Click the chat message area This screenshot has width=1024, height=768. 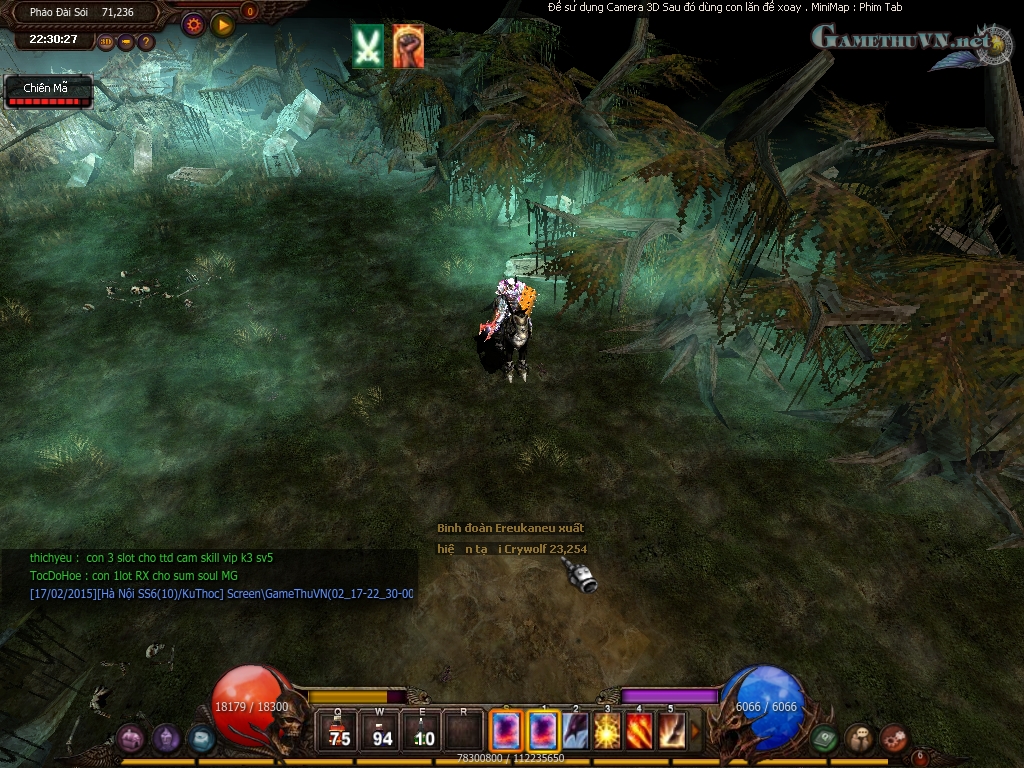[x=208, y=576]
